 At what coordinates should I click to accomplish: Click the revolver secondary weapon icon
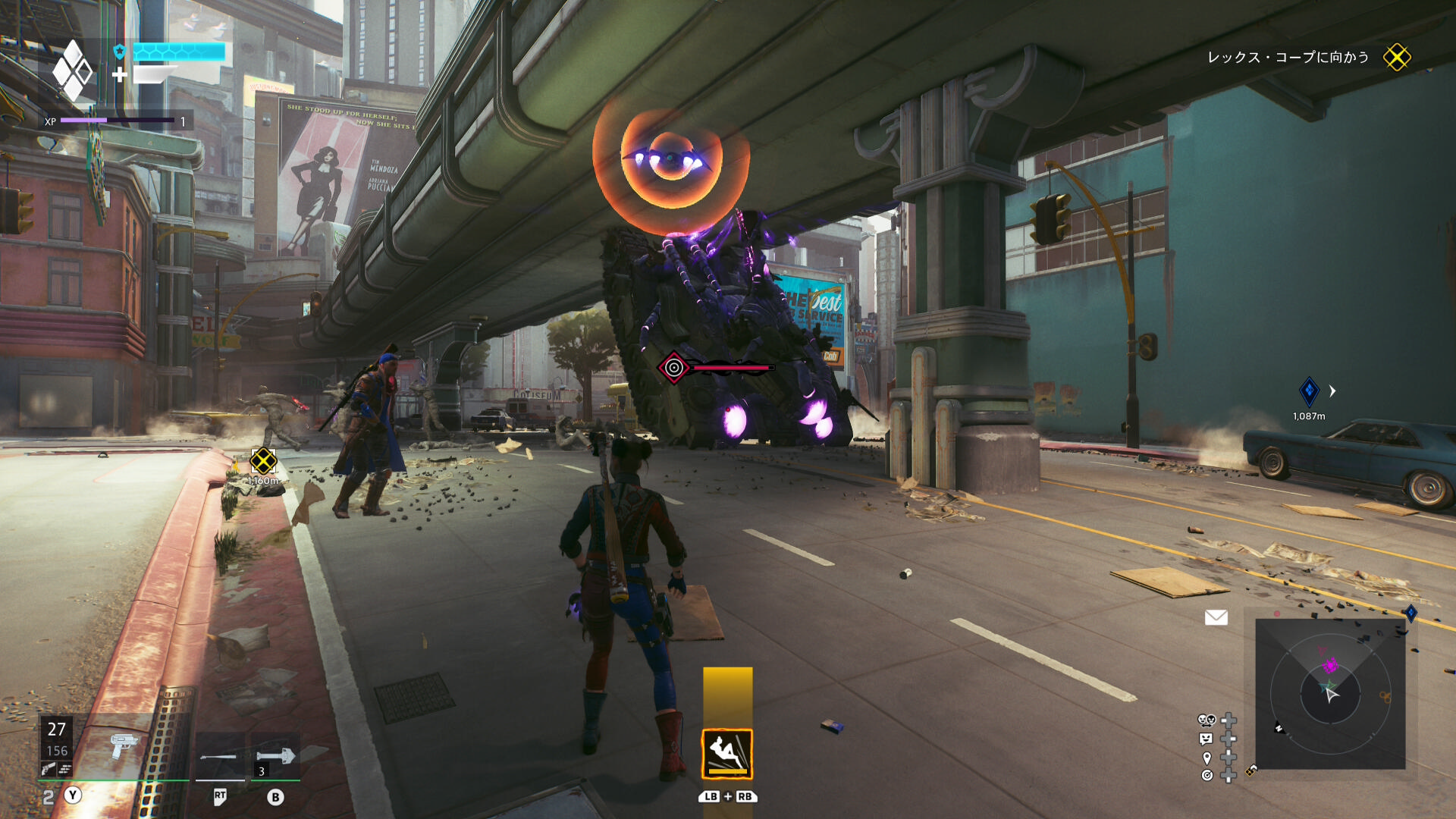(x=49, y=770)
